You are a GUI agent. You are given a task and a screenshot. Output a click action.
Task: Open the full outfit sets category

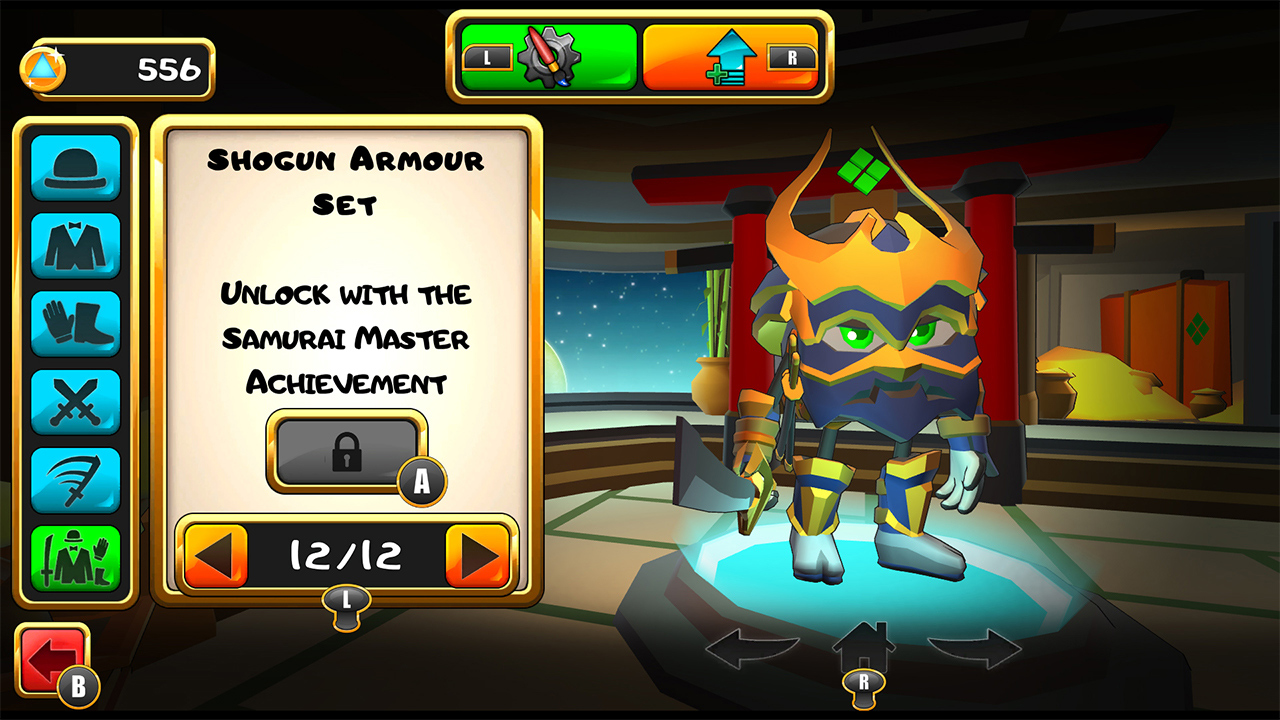click(75, 557)
